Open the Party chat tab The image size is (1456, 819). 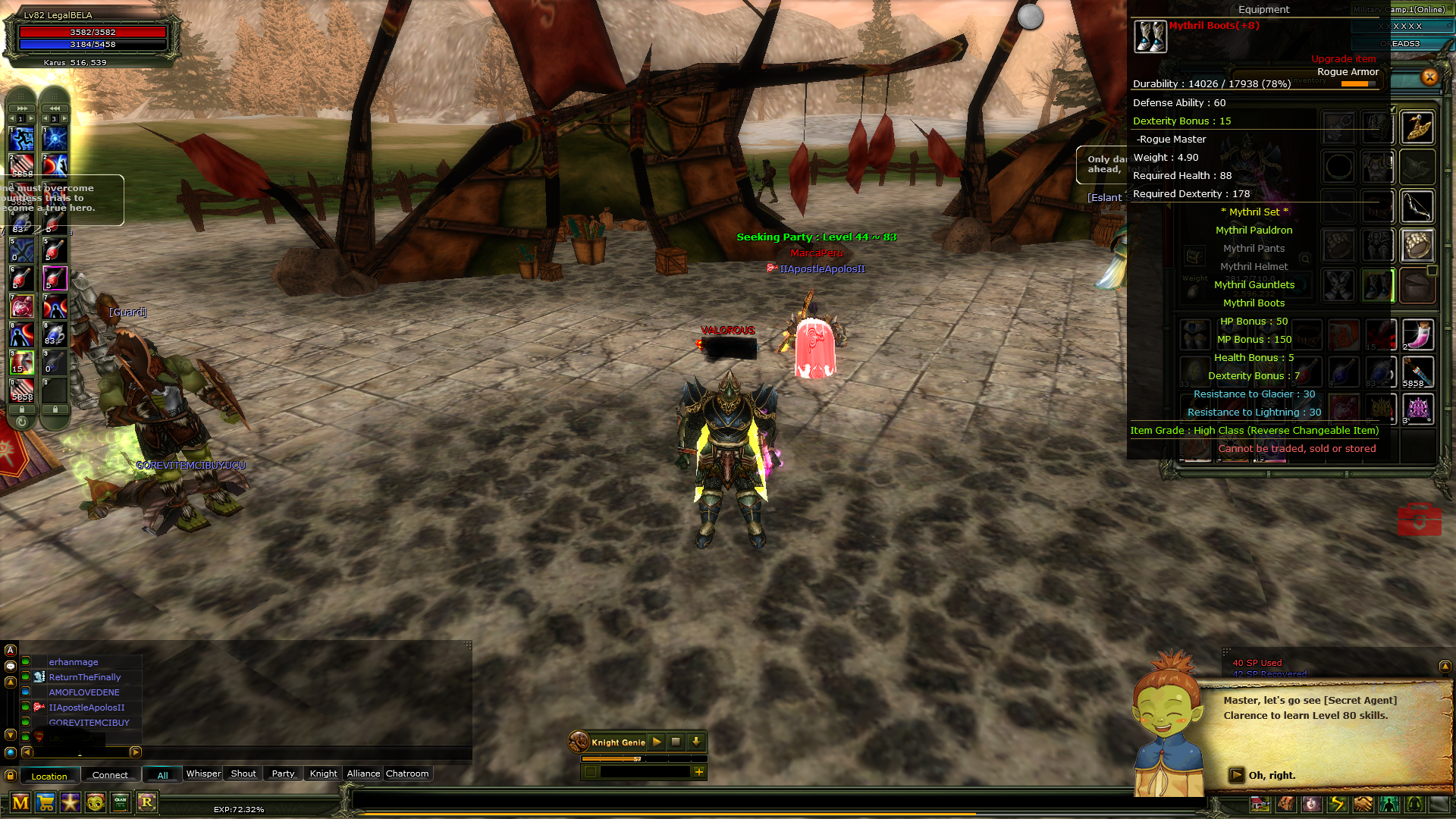pyautogui.click(x=283, y=773)
